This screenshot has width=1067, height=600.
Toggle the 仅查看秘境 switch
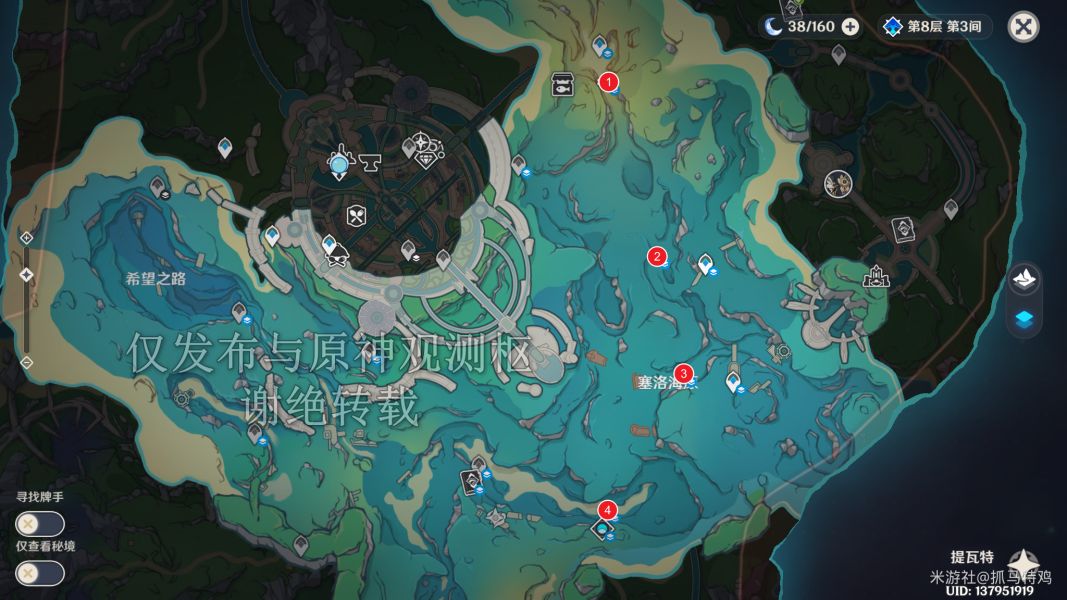click(x=40, y=573)
